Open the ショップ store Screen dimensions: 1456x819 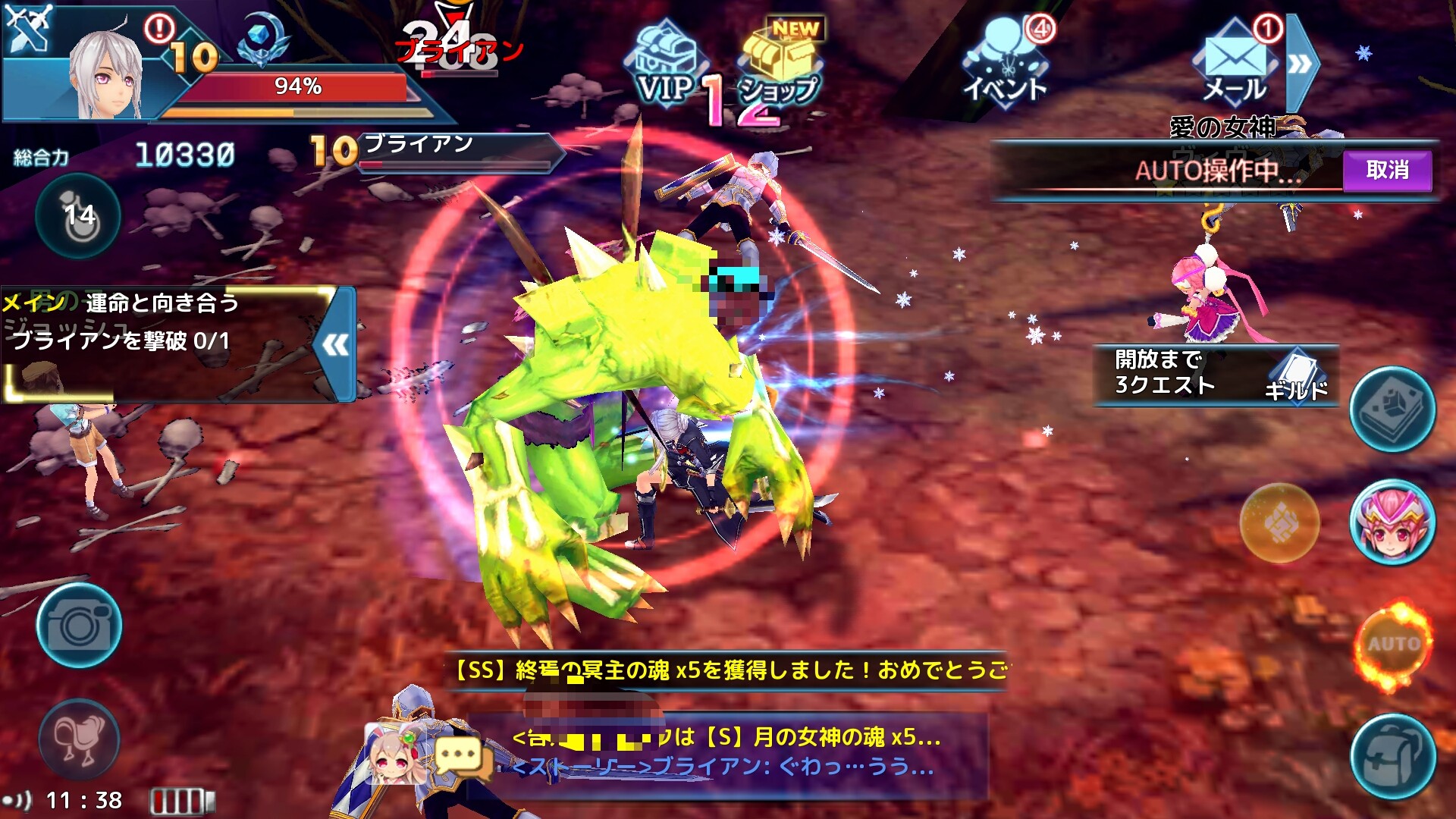tap(781, 68)
